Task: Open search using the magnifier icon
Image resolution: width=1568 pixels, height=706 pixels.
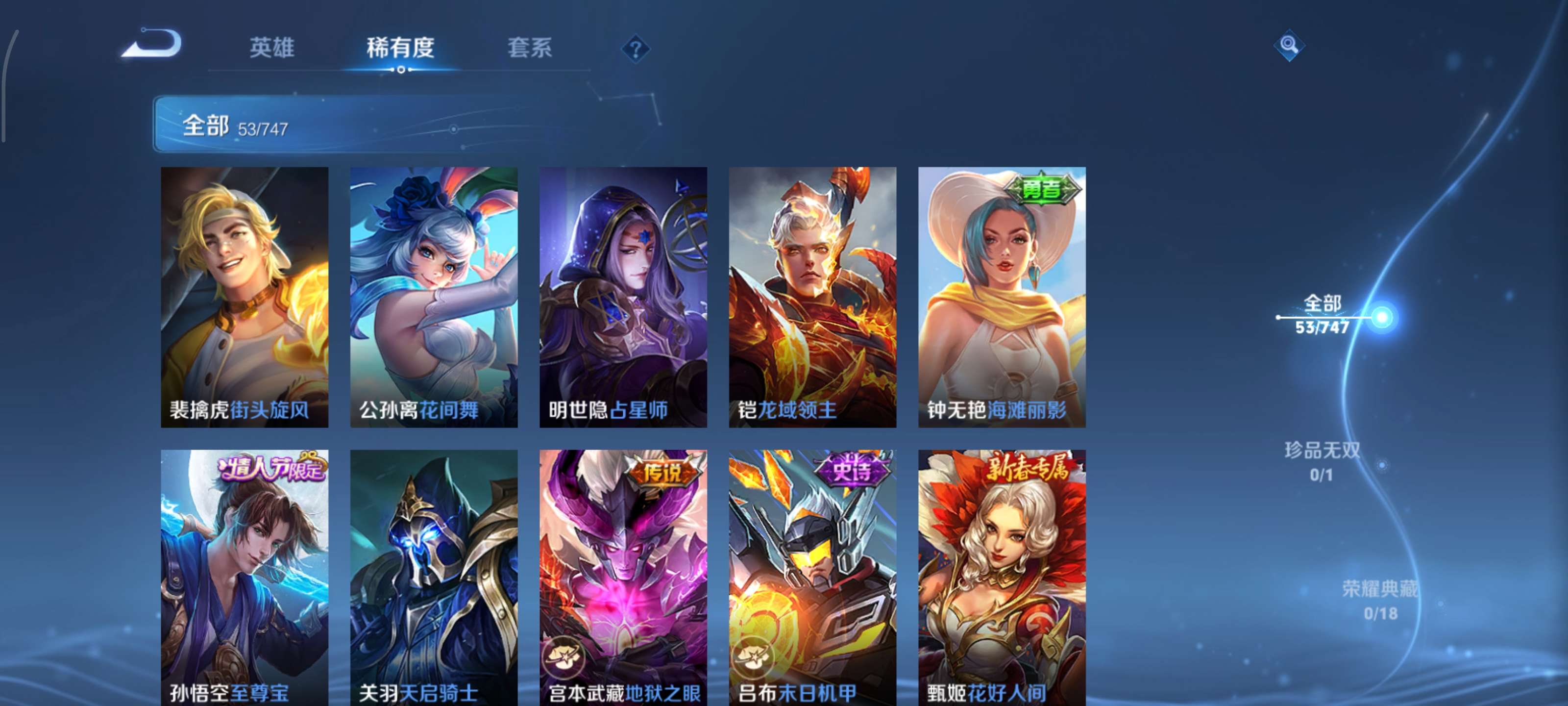Action: point(1289,45)
